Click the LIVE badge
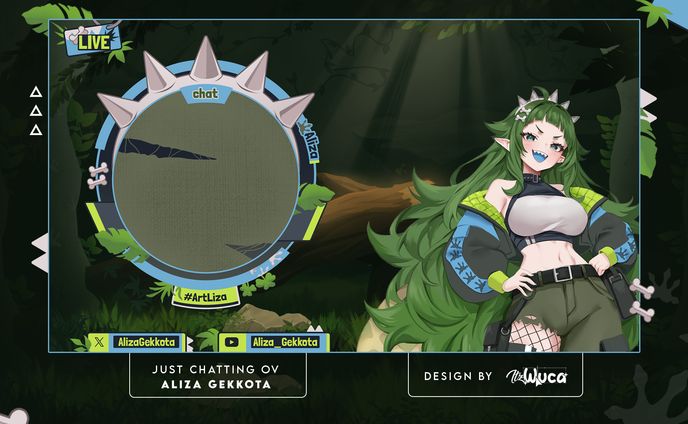This screenshot has width=688, height=424. click(x=94, y=40)
